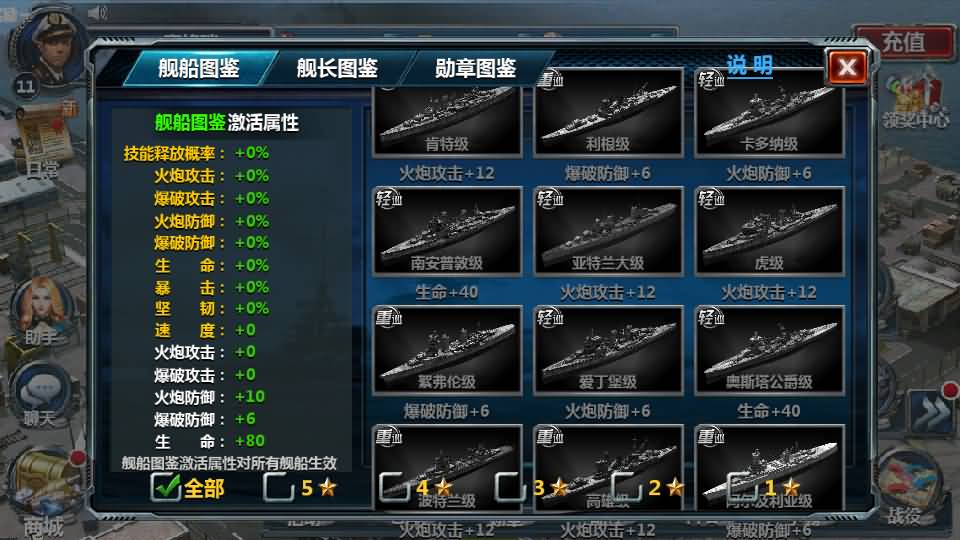
Task: Pick the 虎级 ship card
Action: point(769,231)
